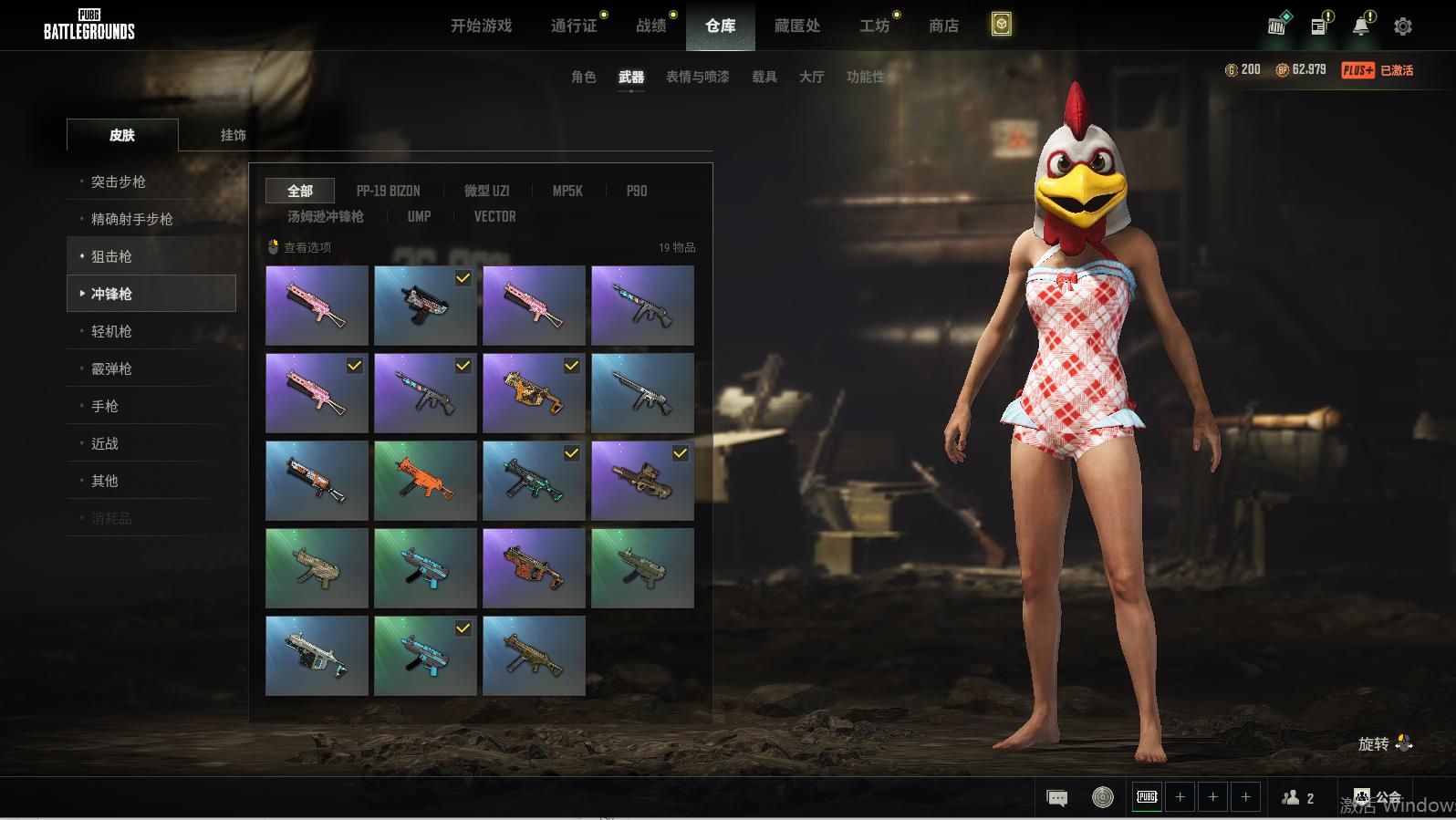This screenshot has width=1456, height=820.
Task: Filter skins by PP-19 BIZON
Action: click(388, 191)
